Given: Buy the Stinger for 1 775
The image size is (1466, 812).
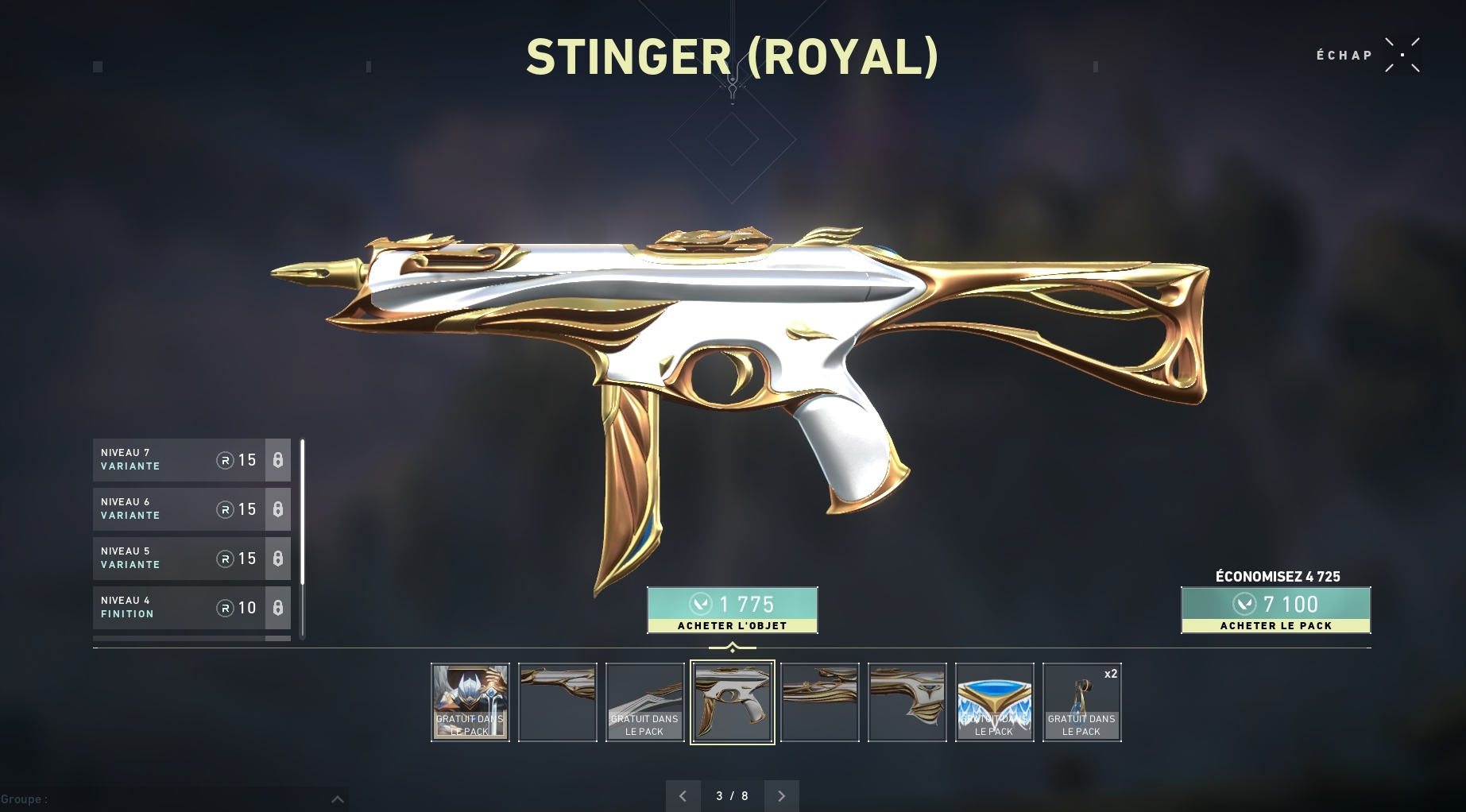Looking at the screenshot, I should click(732, 610).
